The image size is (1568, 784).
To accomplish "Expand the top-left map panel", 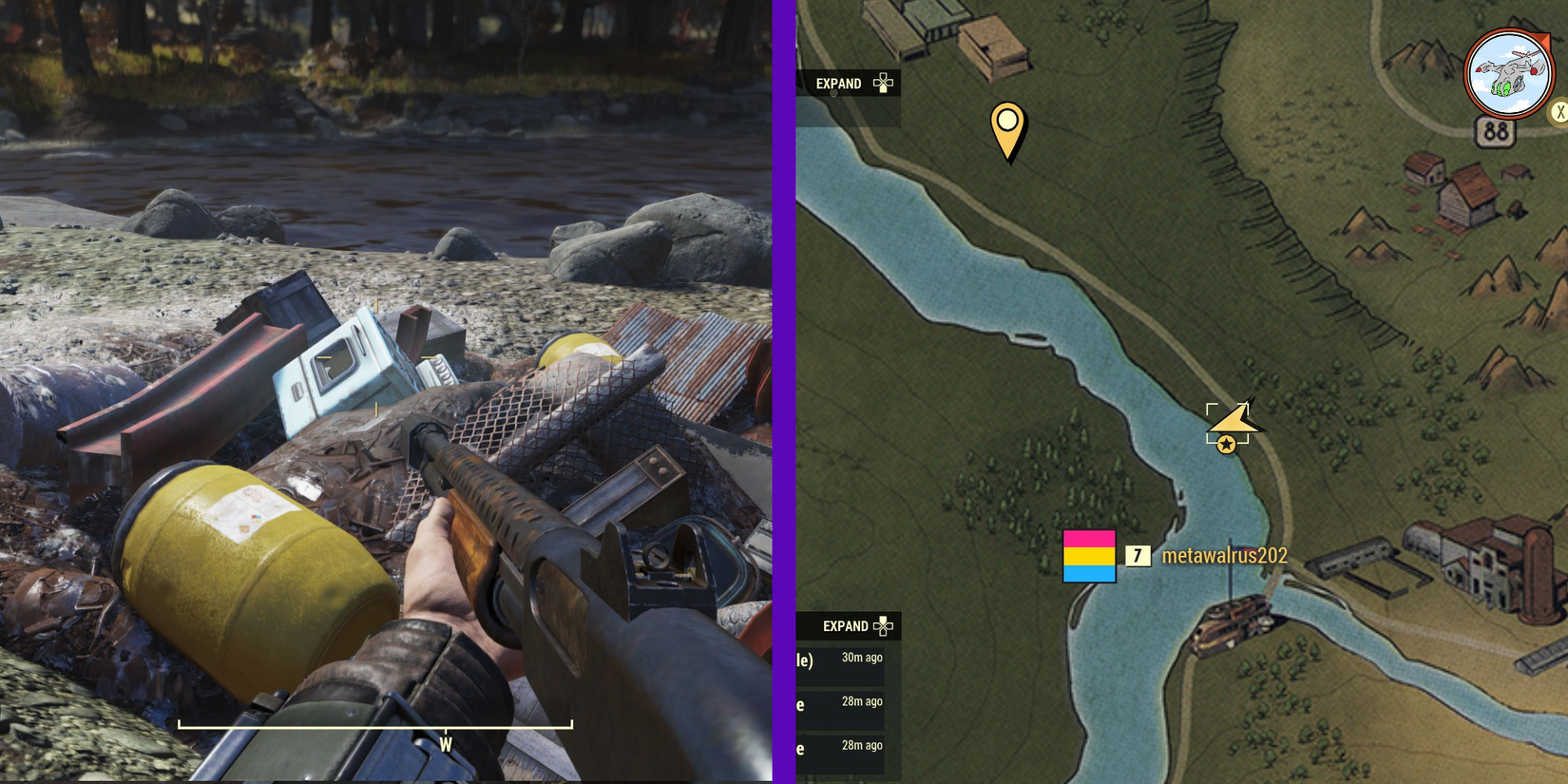I will (839, 83).
